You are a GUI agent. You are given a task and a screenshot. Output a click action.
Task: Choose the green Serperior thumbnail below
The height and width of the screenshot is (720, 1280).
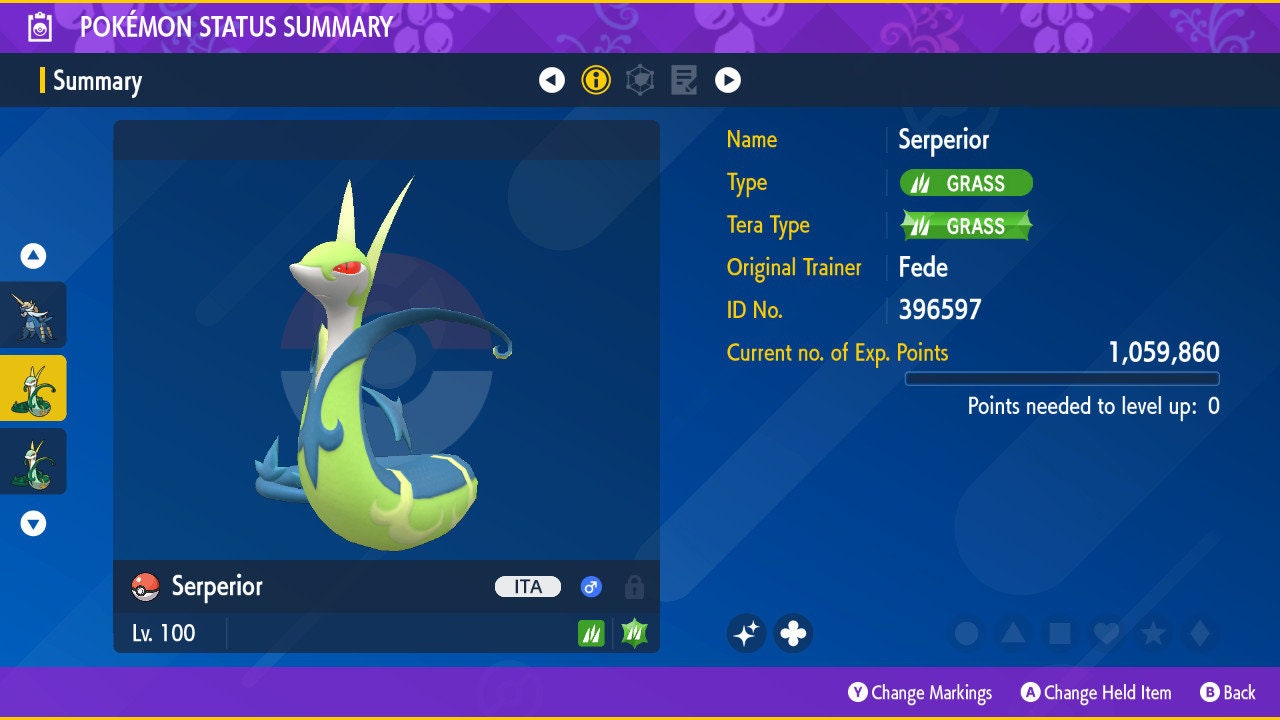coord(33,461)
